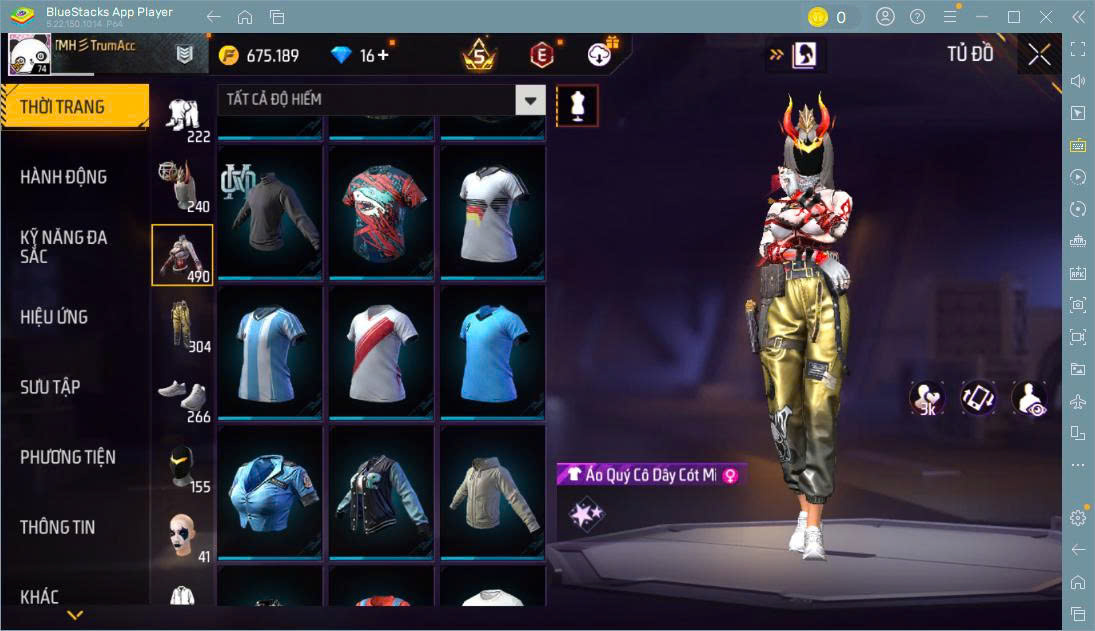Open the HIỆU ỨNG category
Viewport: 1095px width, 631px height.
(x=55, y=317)
